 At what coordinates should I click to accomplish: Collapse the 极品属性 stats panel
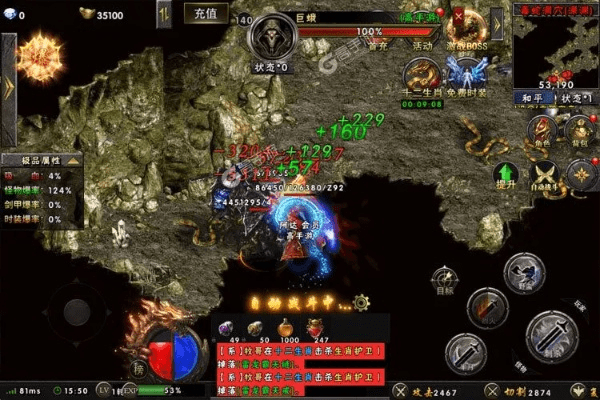point(73,160)
